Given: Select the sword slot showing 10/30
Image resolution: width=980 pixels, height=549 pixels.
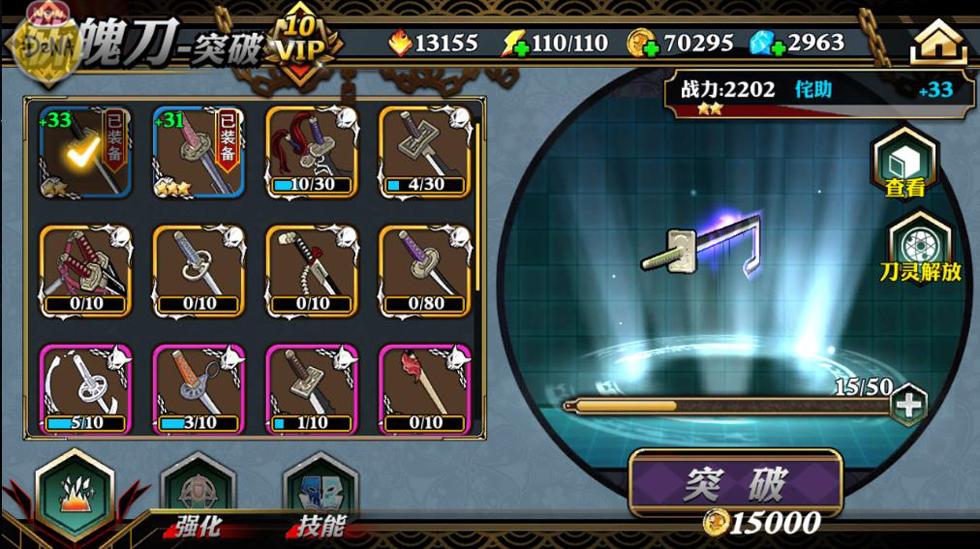Looking at the screenshot, I should tap(311, 152).
